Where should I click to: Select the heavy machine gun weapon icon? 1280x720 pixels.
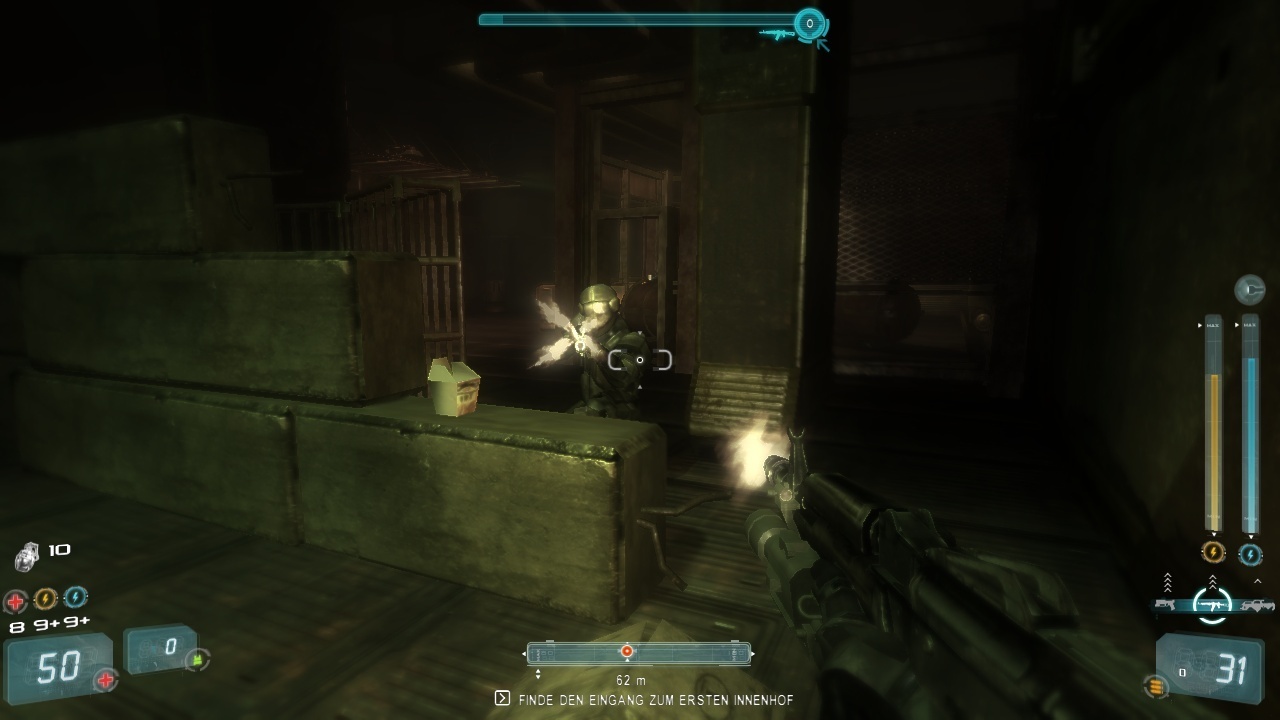tap(1259, 603)
